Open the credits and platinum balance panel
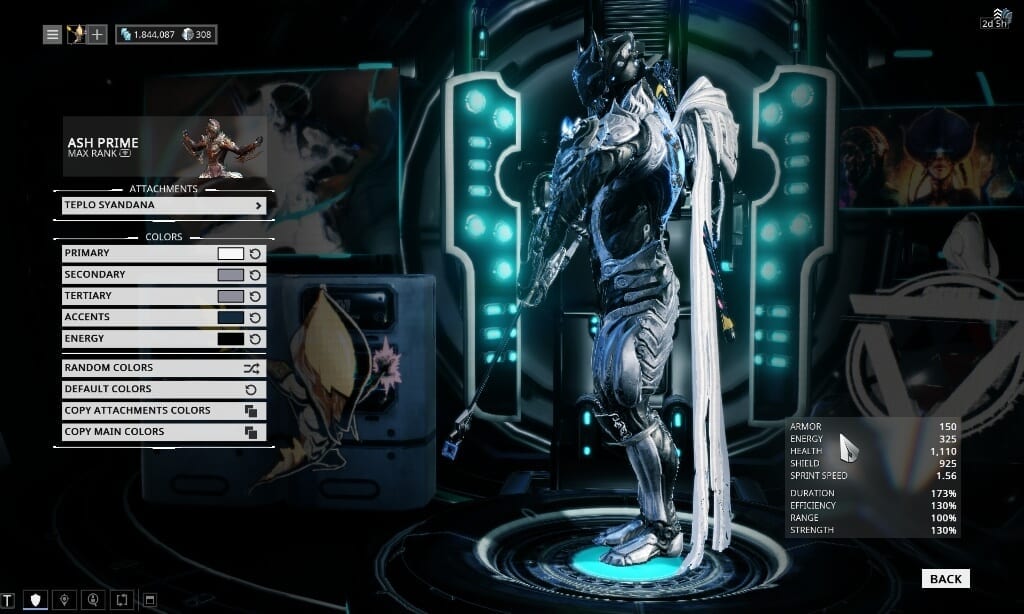This screenshot has width=1024, height=614. click(166, 35)
